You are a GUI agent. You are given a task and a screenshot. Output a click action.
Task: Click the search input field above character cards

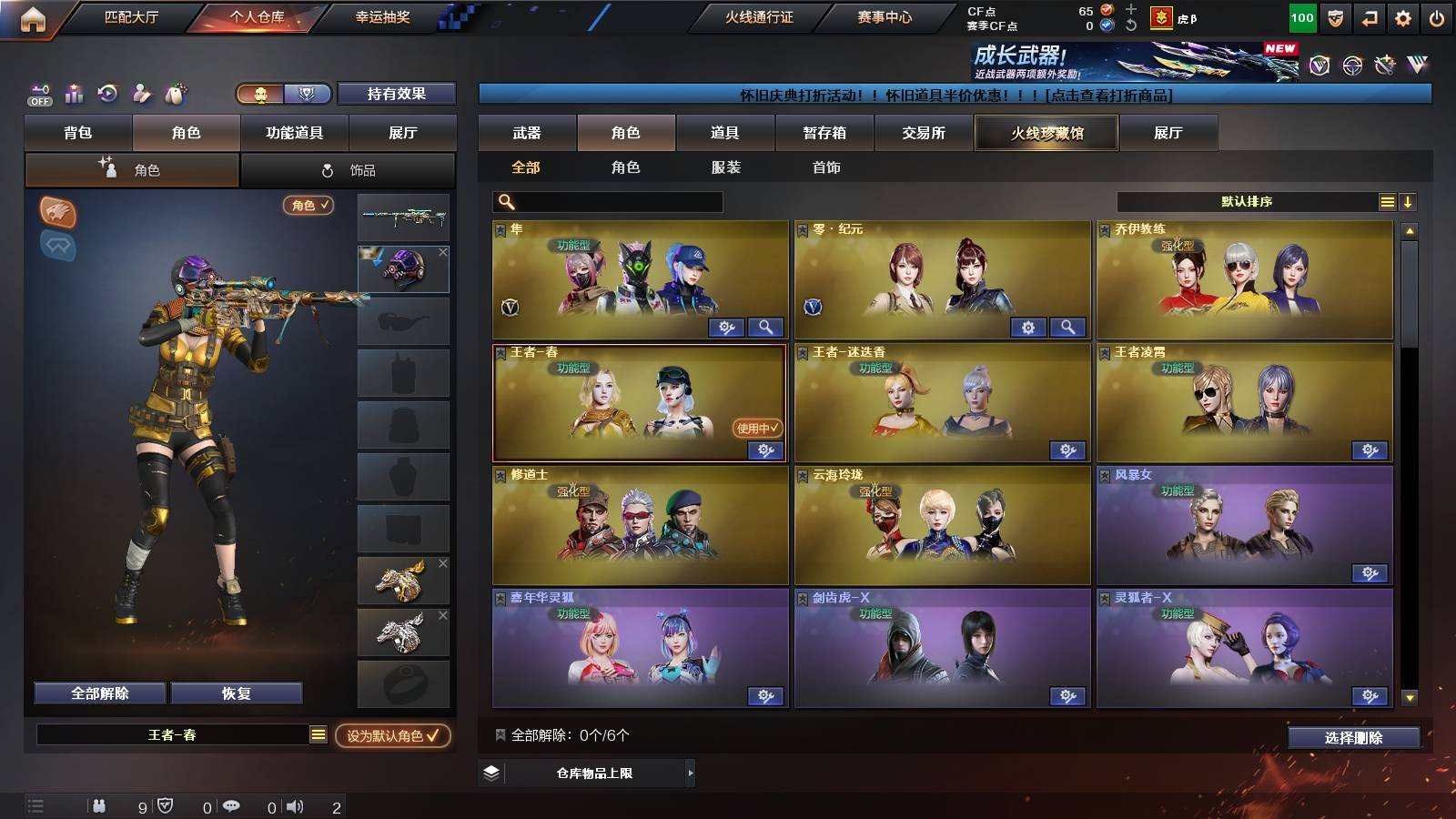pos(605,201)
